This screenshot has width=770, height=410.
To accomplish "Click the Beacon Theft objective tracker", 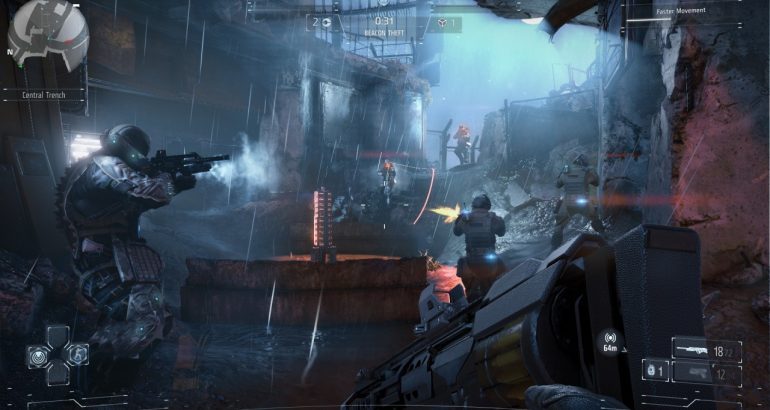I will coord(384,34).
